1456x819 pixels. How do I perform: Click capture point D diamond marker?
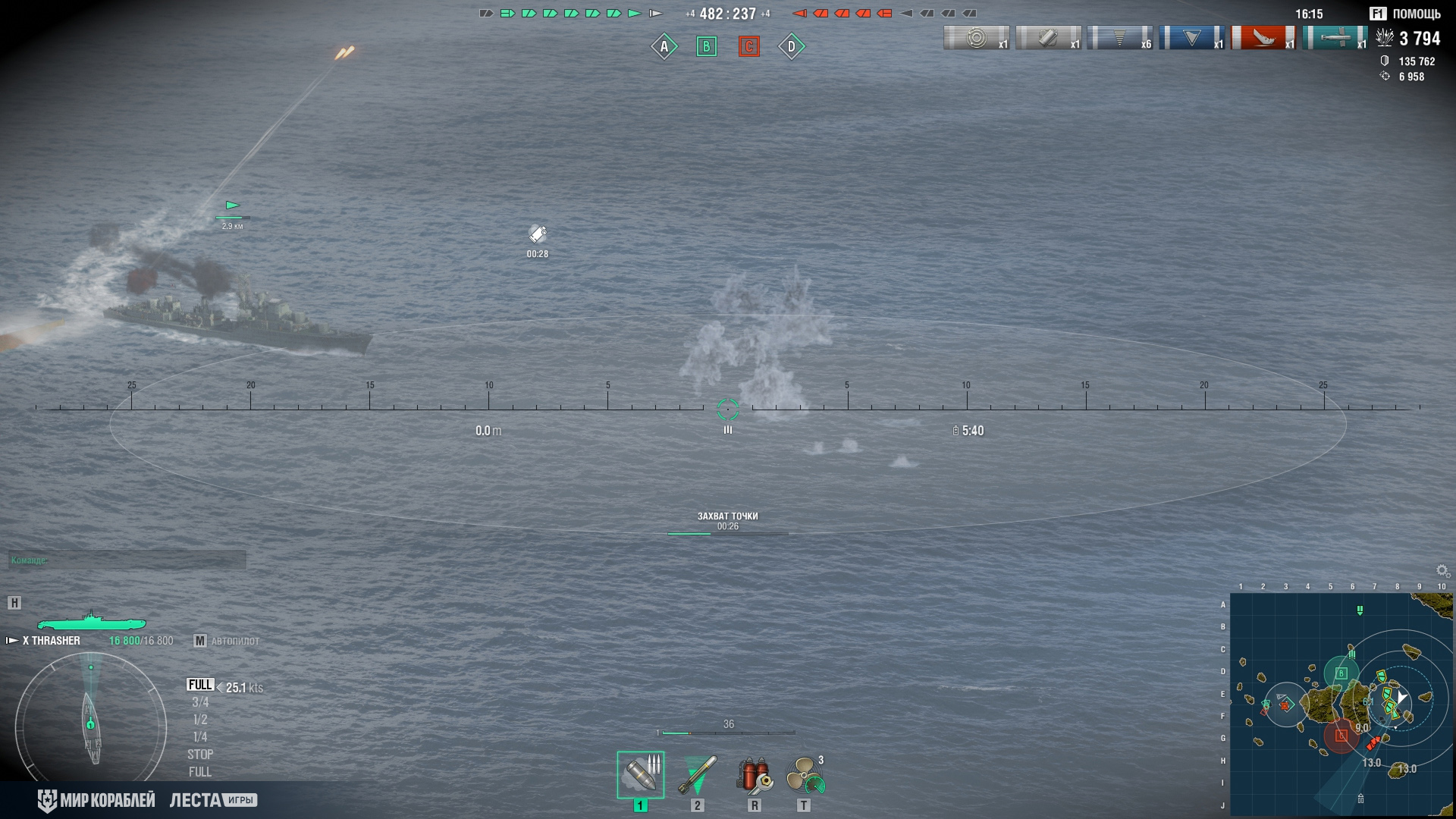[x=792, y=47]
